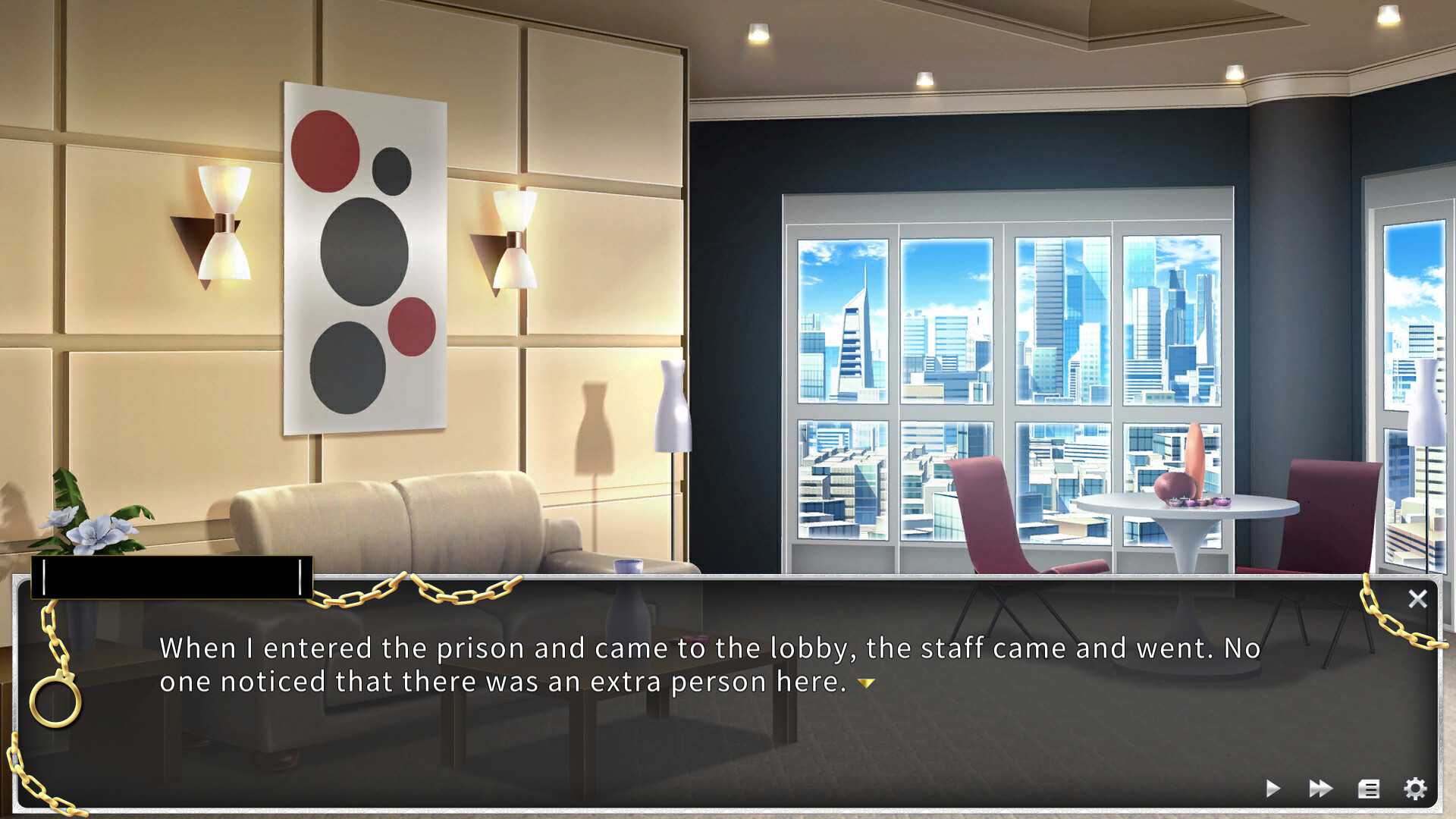Activate skip mode using the fast-forward icon
This screenshot has width=1456, height=819.
[1321, 789]
